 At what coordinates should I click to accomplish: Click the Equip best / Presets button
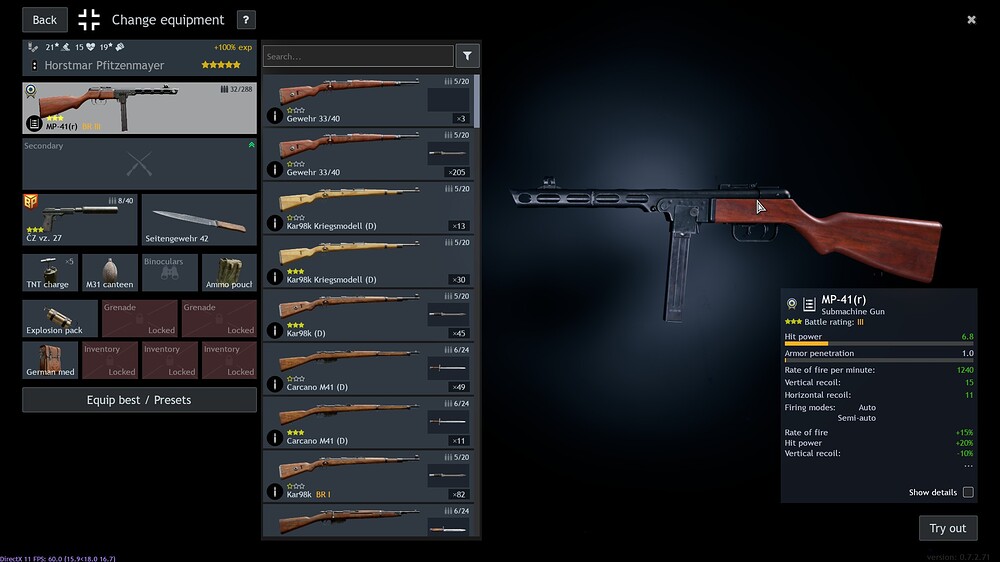point(139,400)
